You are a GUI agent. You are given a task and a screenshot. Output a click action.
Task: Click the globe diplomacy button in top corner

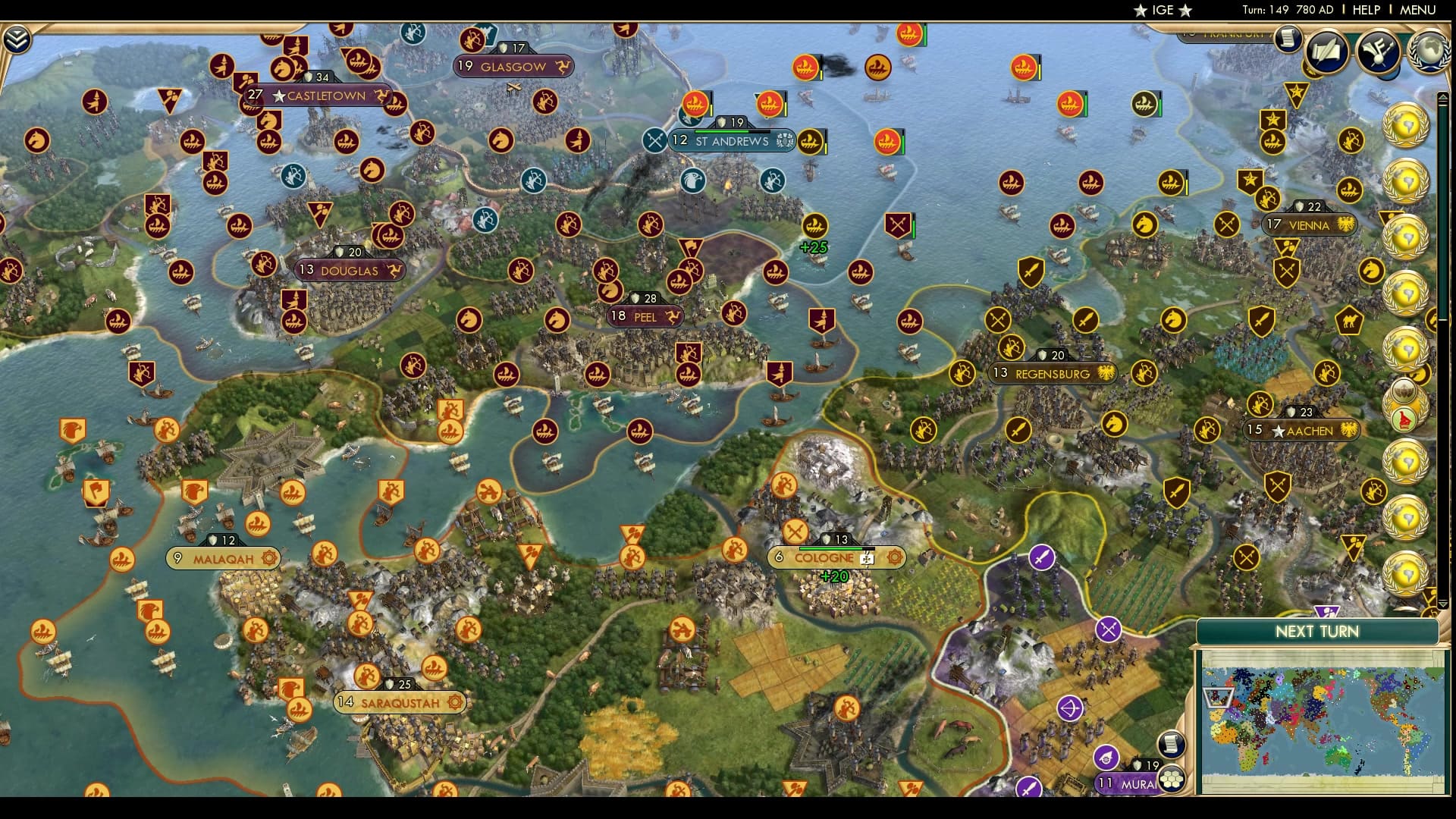click(1430, 52)
